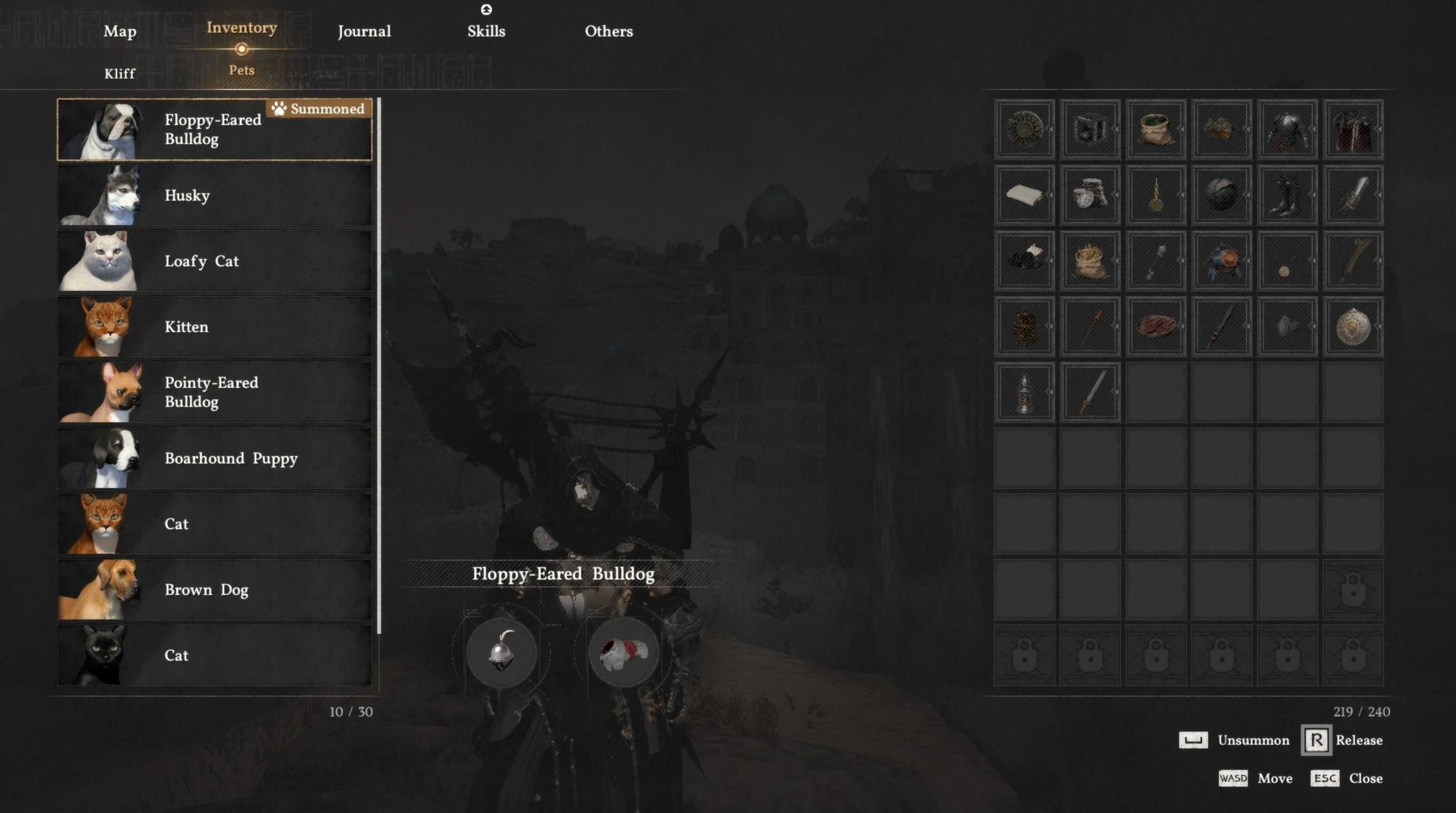Select the Kitten in the pet list

tap(215, 327)
